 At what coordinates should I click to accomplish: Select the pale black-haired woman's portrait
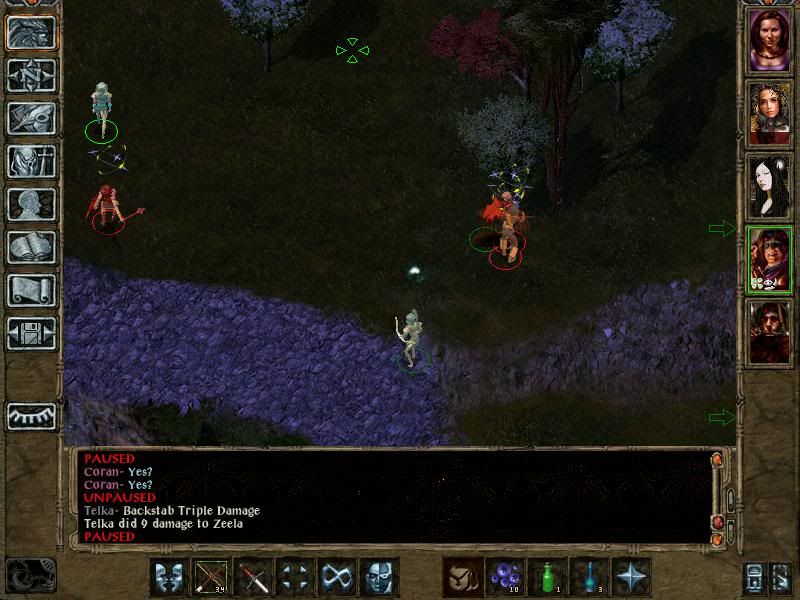[770, 186]
